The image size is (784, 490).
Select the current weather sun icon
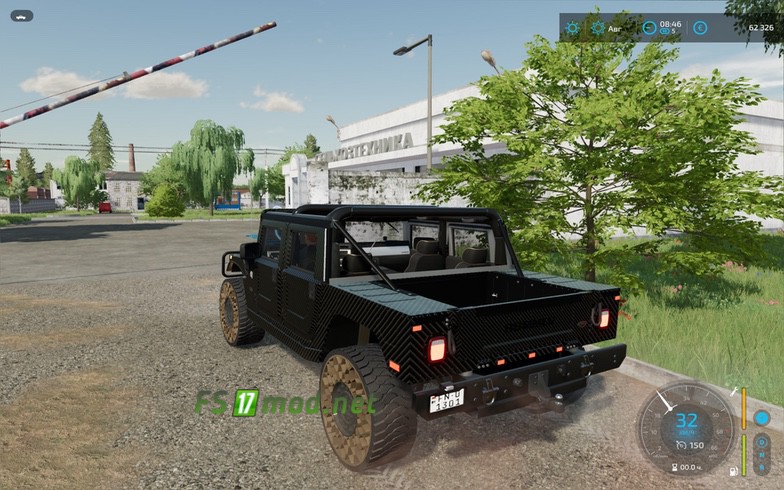click(573, 28)
